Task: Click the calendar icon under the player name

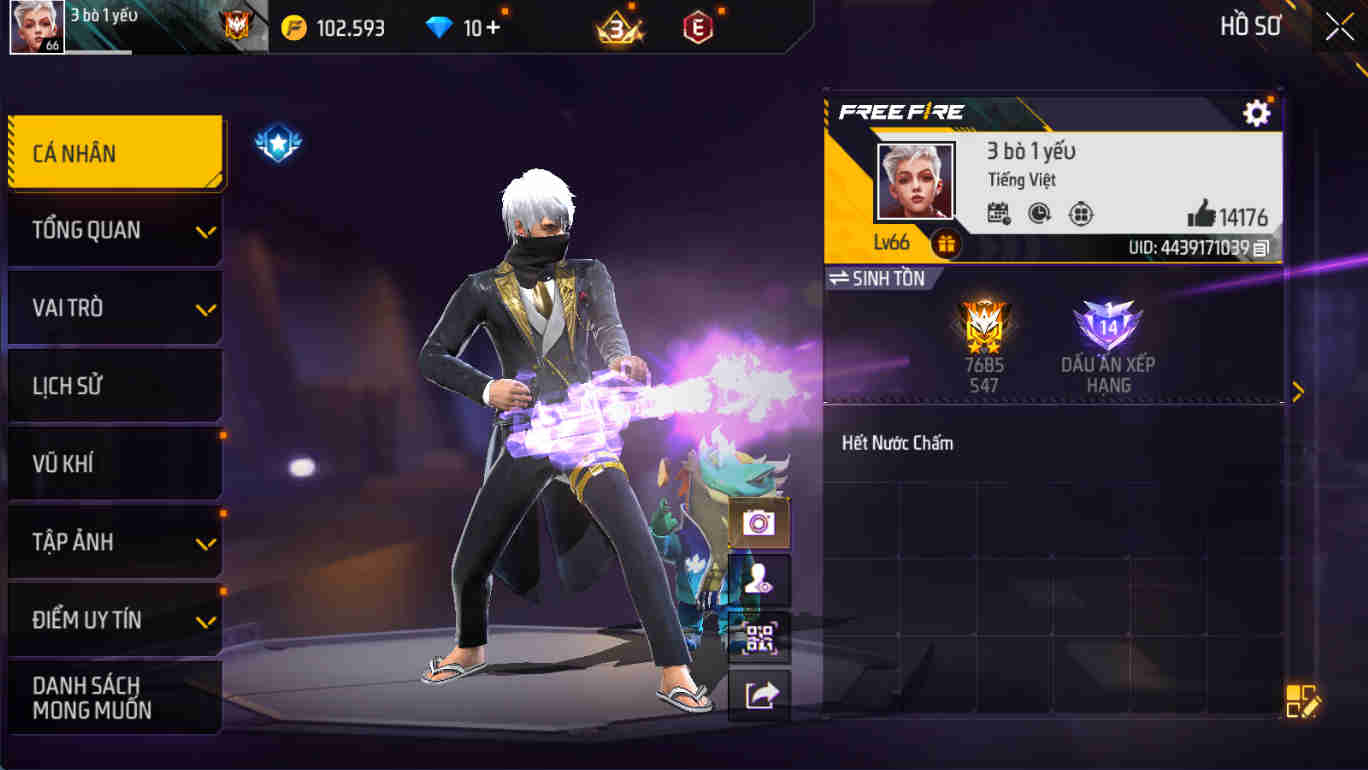Action: click(997, 214)
